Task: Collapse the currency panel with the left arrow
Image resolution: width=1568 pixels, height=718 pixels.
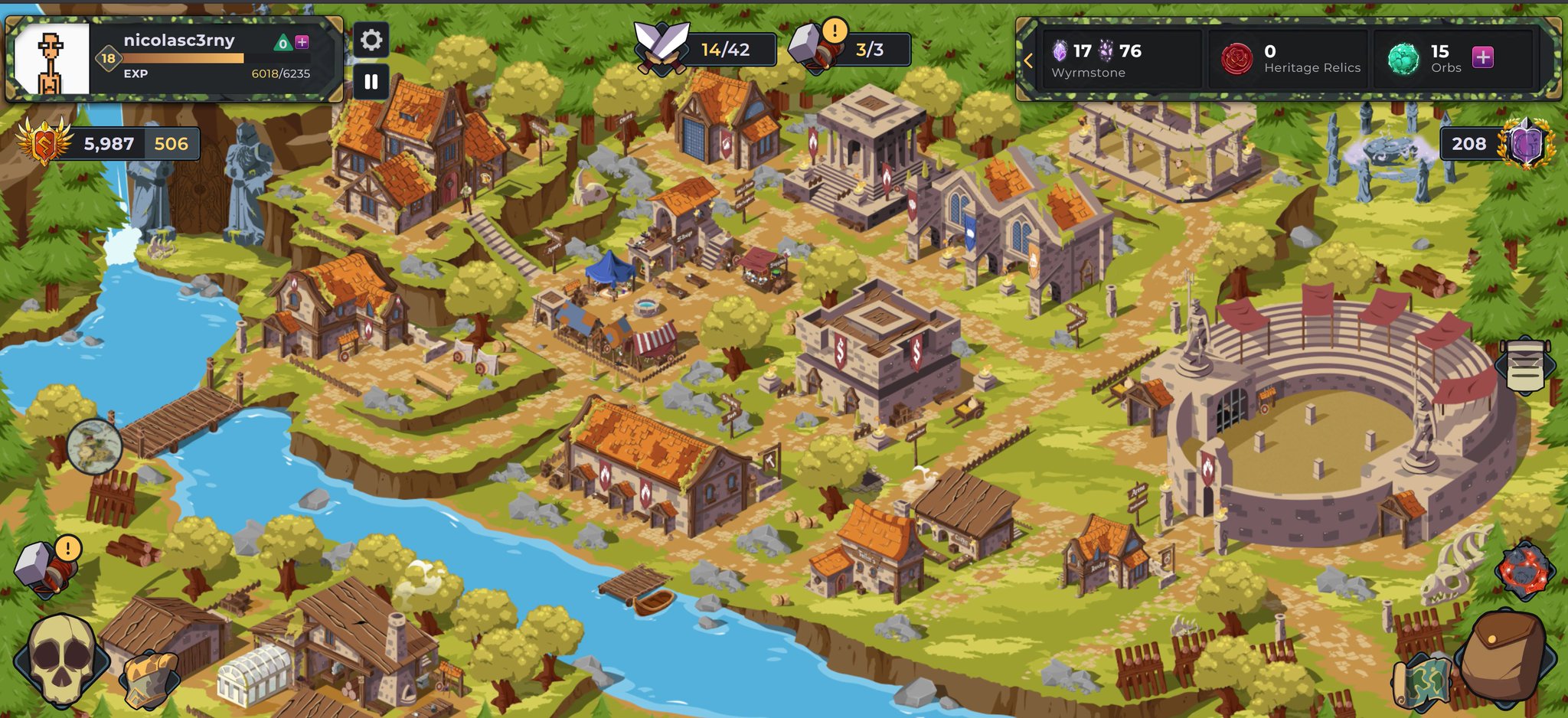Action: point(1028,60)
